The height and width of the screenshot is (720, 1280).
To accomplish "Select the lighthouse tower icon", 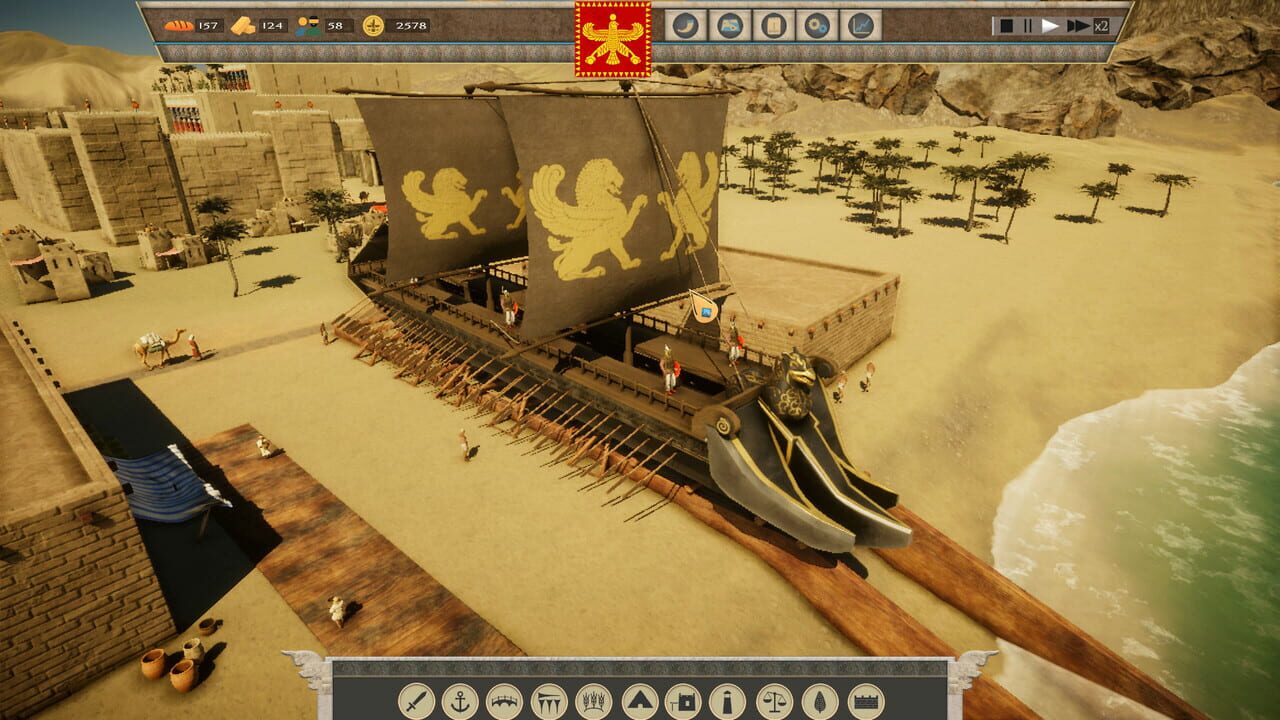I will [727, 700].
